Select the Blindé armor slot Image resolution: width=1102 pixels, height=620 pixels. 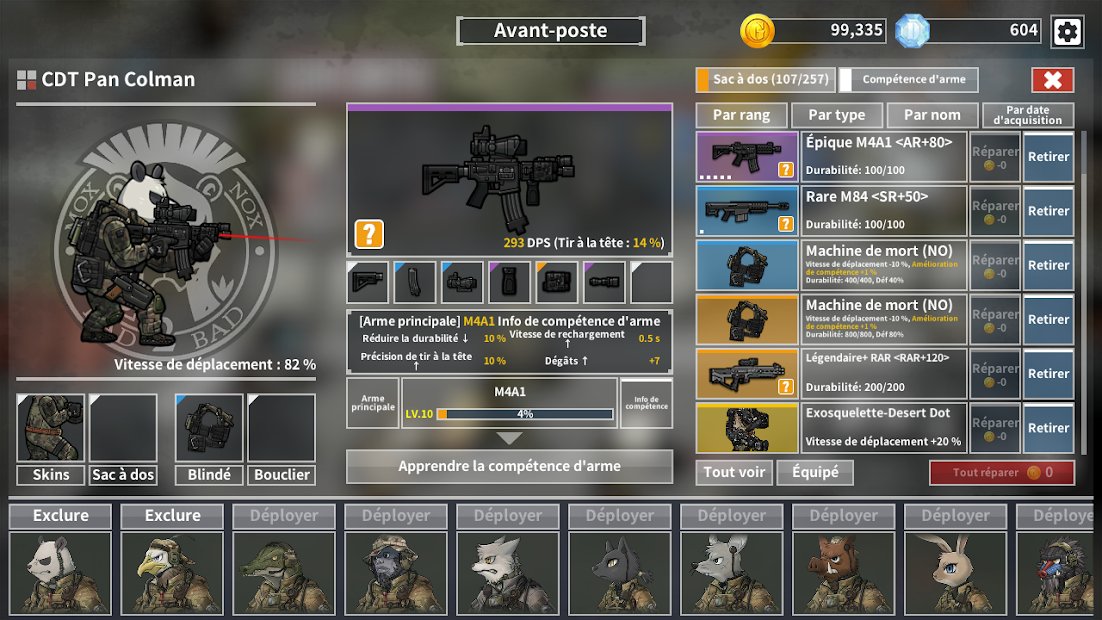(x=209, y=438)
